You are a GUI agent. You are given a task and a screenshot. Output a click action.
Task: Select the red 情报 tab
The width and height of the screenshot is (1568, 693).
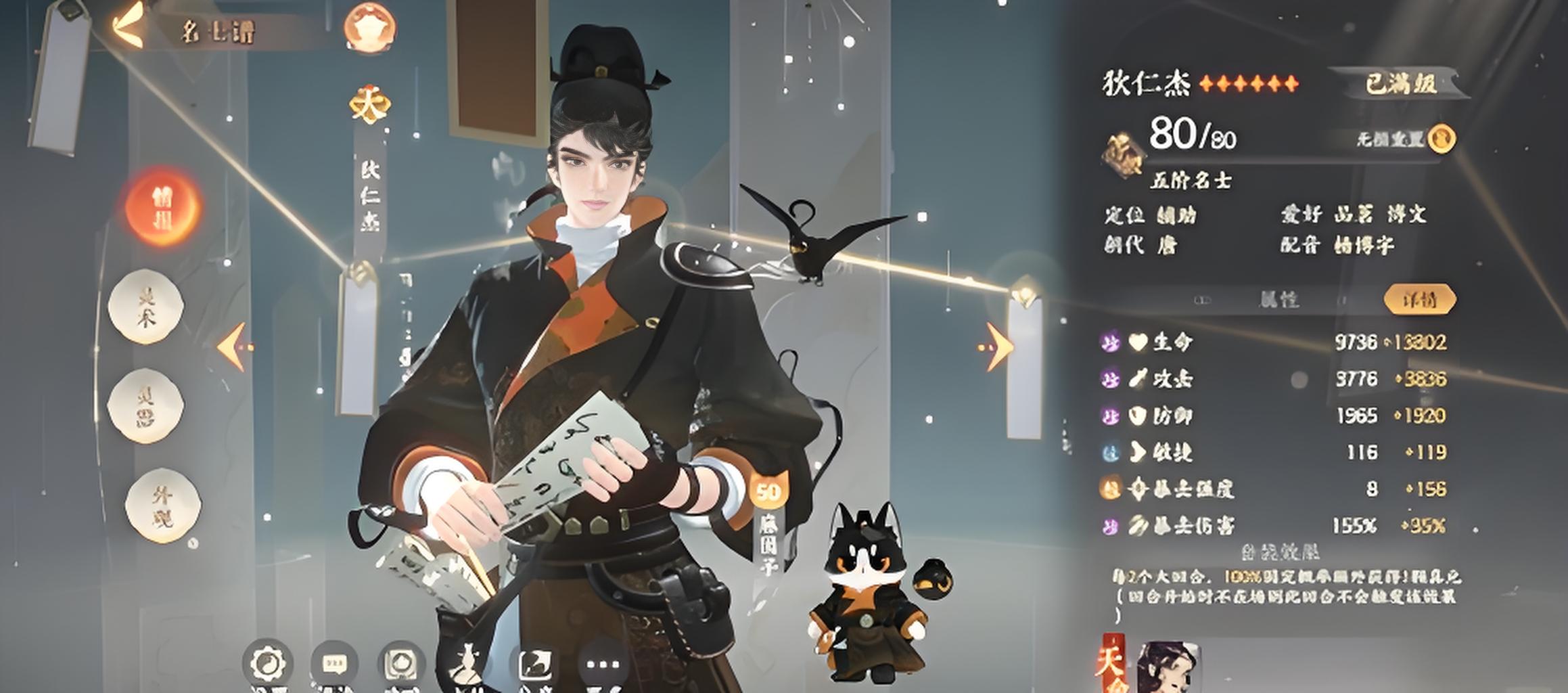tap(162, 207)
